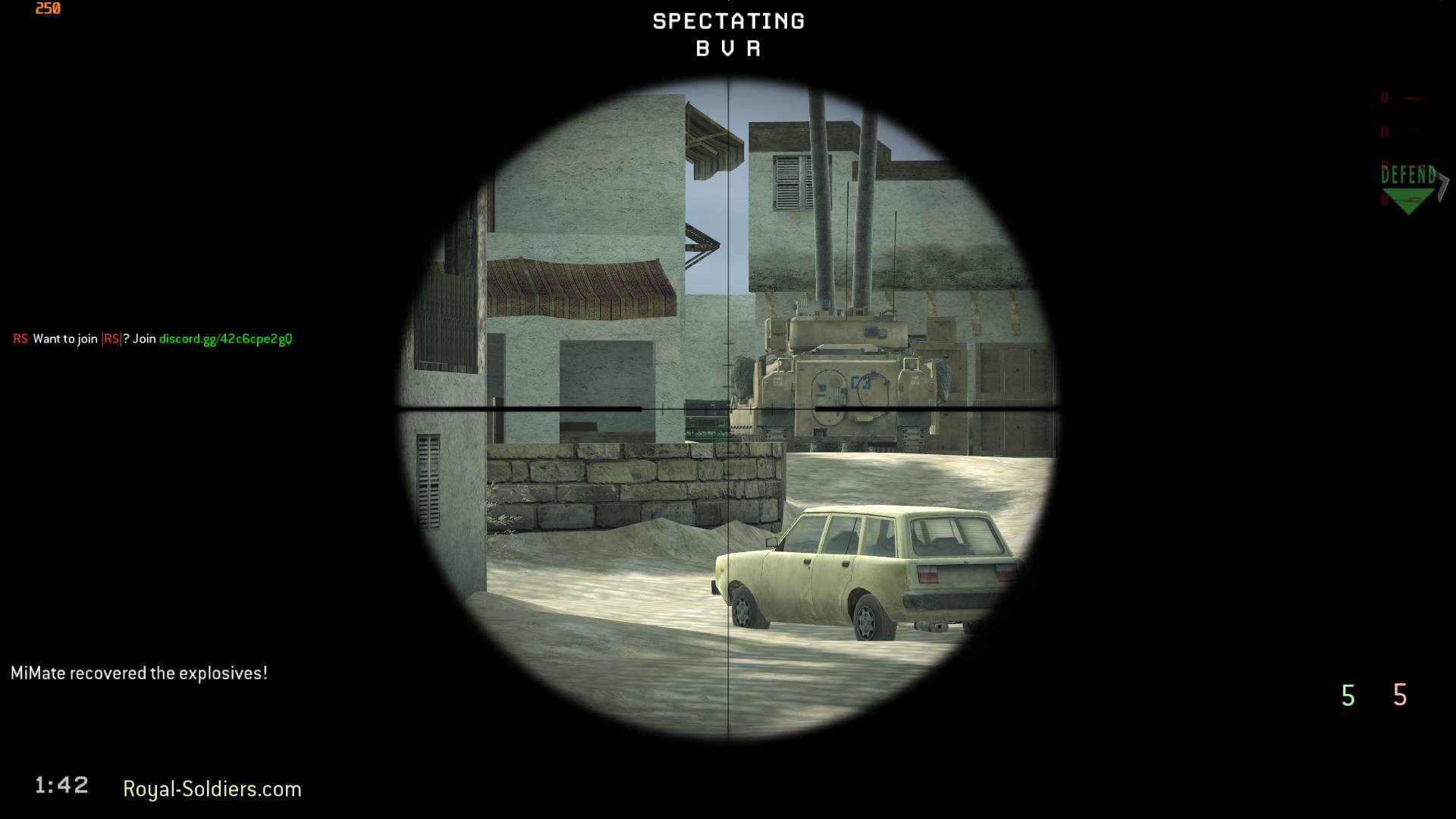Click the |RS| clan tag in chat
Image resolution: width=1456 pixels, height=819 pixels.
[111, 339]
